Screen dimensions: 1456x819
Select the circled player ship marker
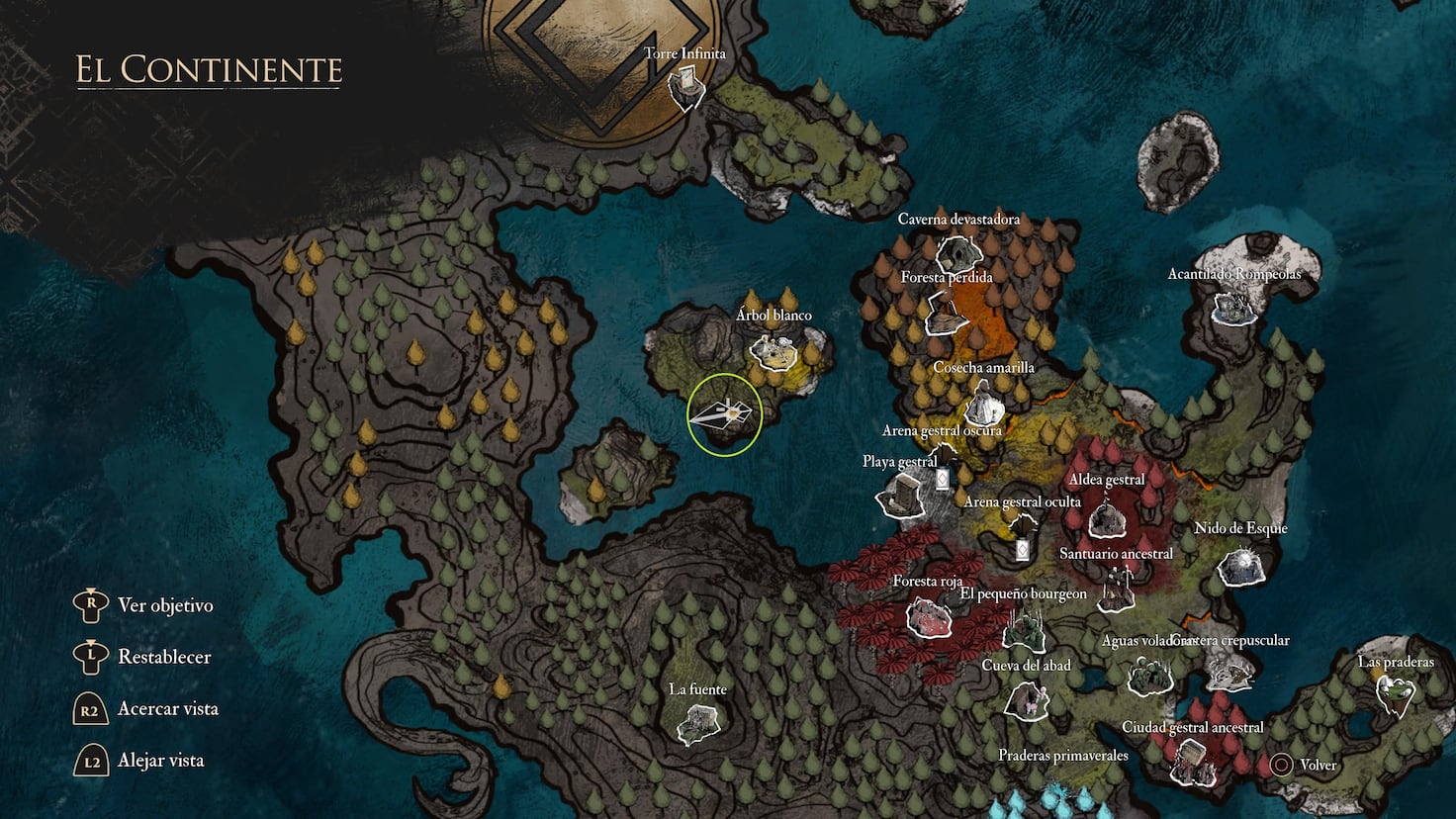(x=724, y=415)
